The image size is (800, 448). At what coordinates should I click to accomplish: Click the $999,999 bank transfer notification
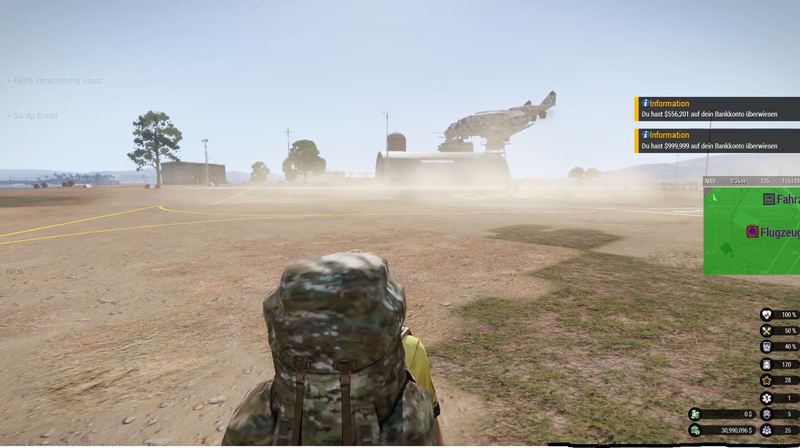[717, 141]
